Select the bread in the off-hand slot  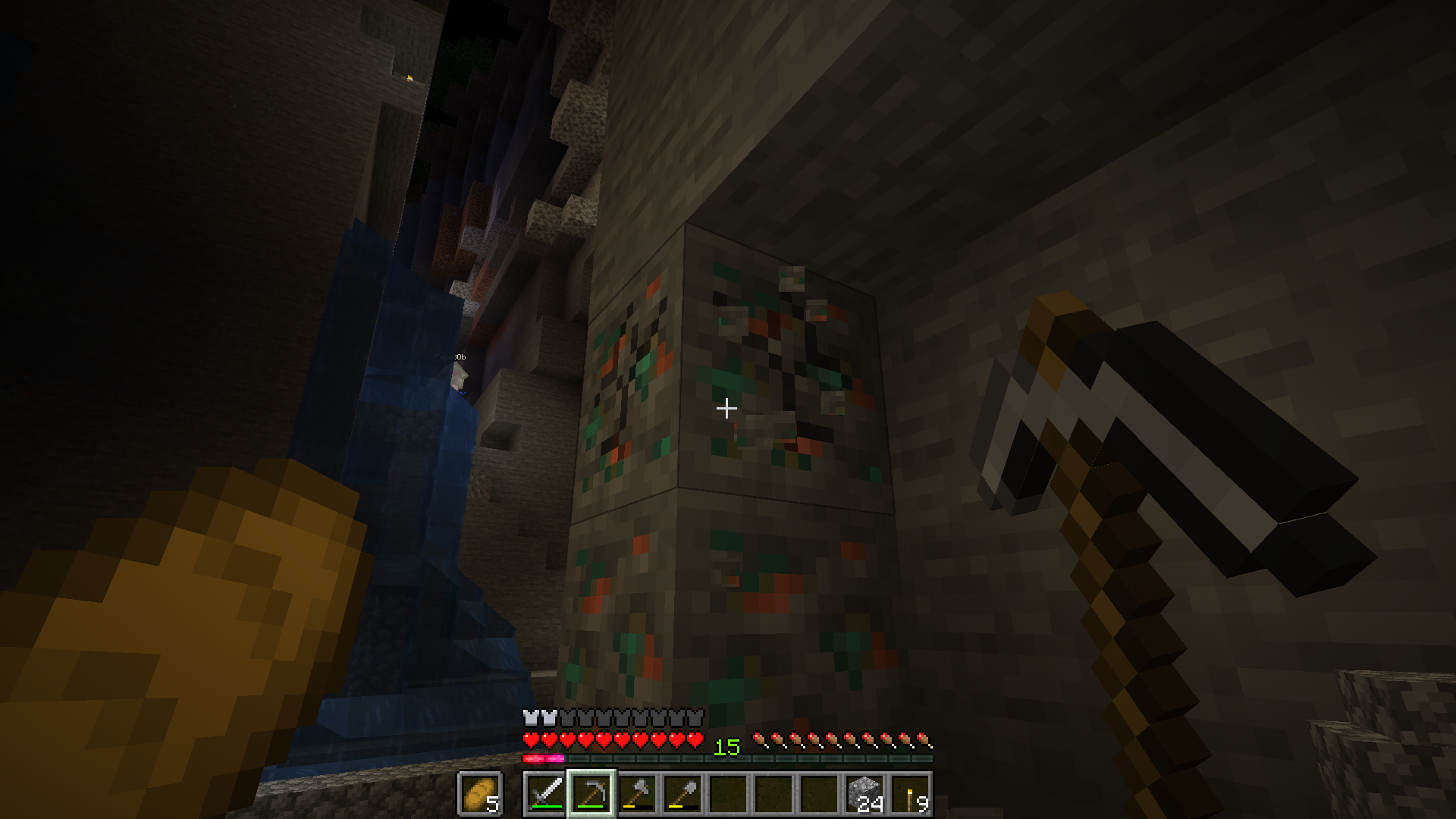click(479, 794)
